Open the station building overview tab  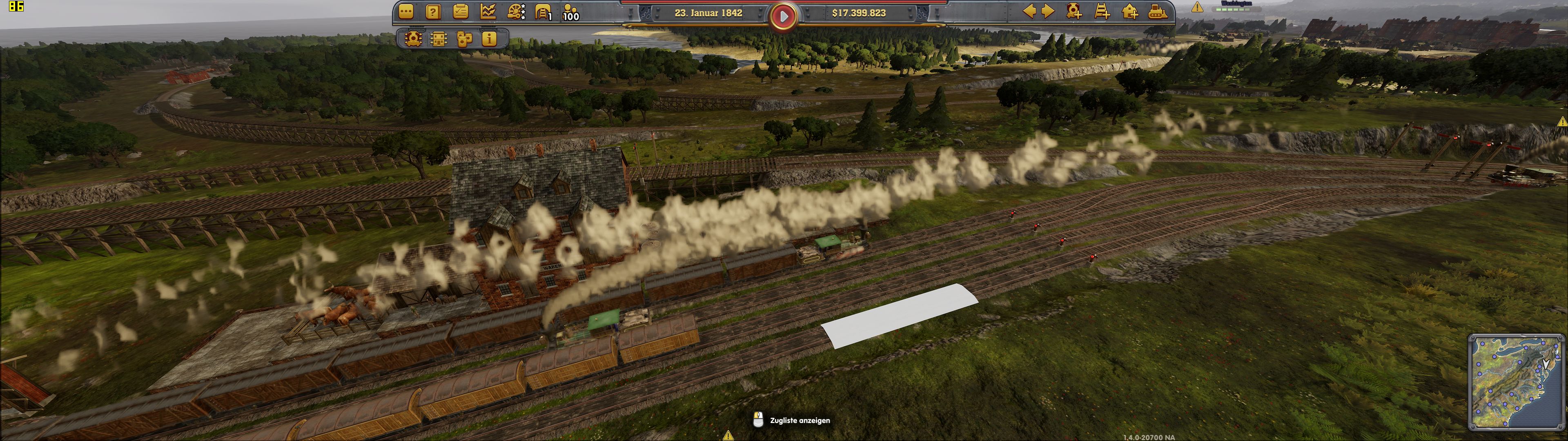pos(438,39)
